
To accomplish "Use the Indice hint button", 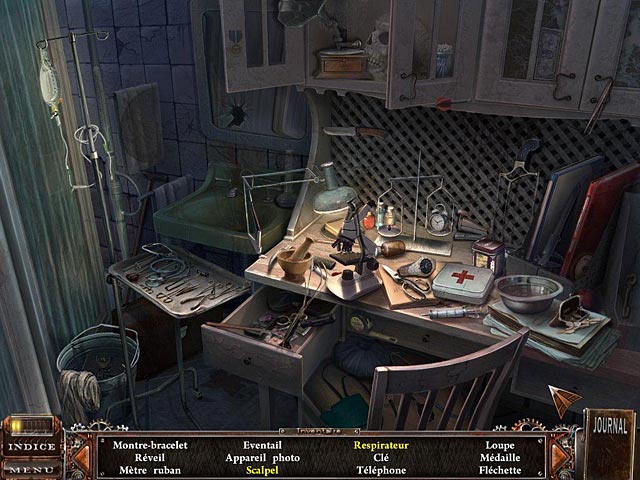I will pos(31,446).
